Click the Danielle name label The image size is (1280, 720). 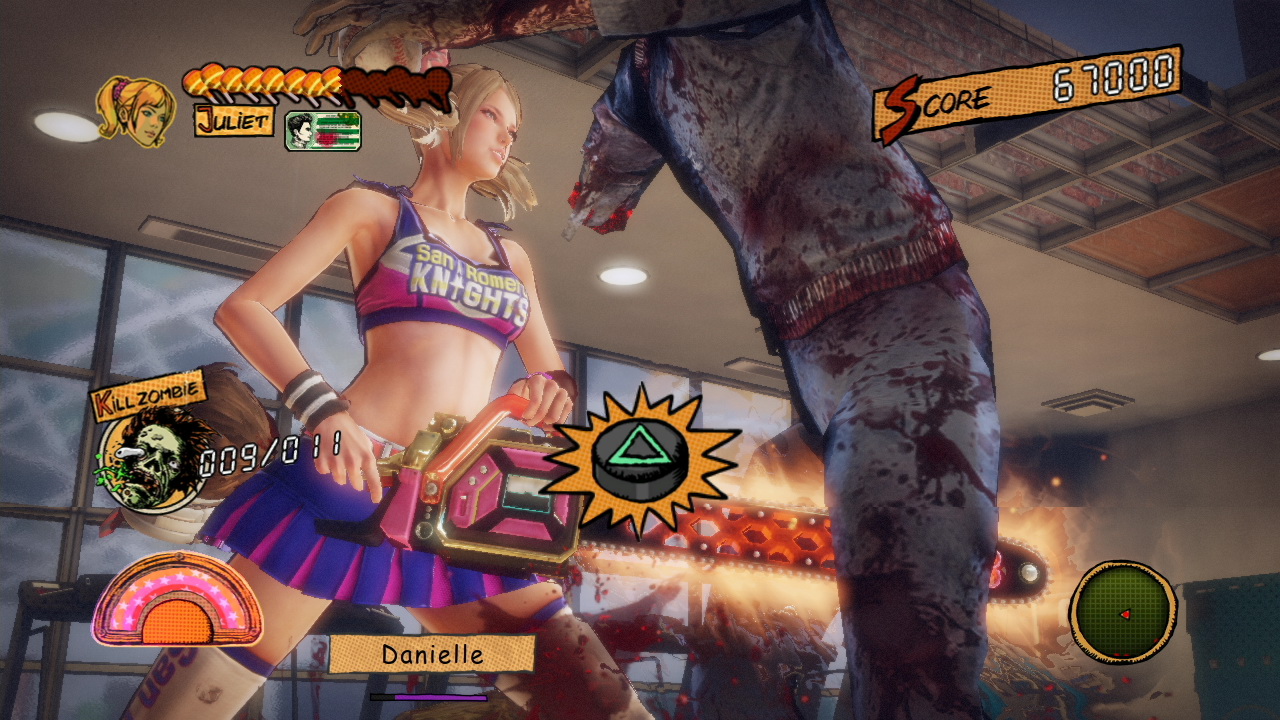point(432,654)
